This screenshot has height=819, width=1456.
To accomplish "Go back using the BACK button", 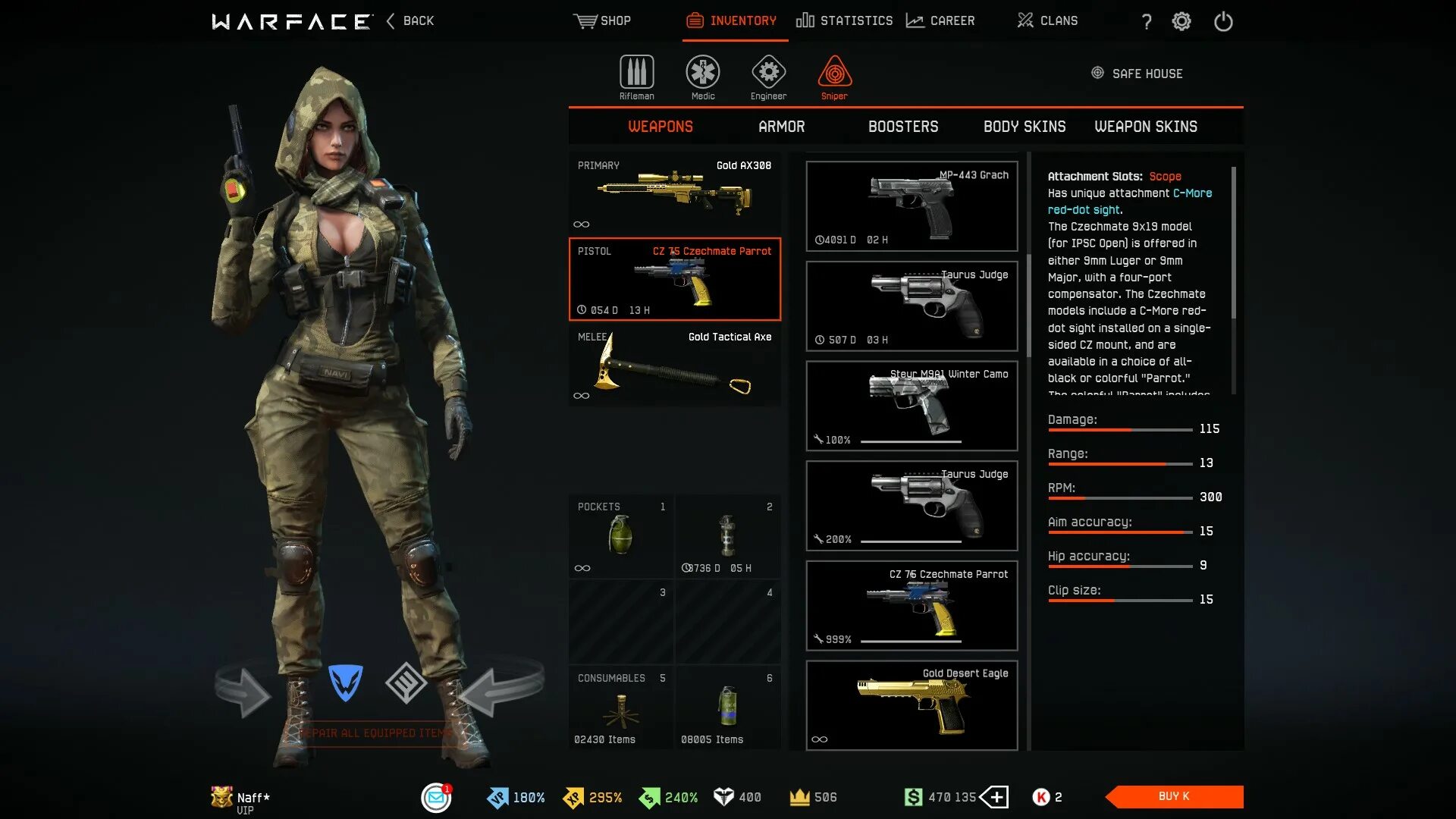I will pos(410,20).
